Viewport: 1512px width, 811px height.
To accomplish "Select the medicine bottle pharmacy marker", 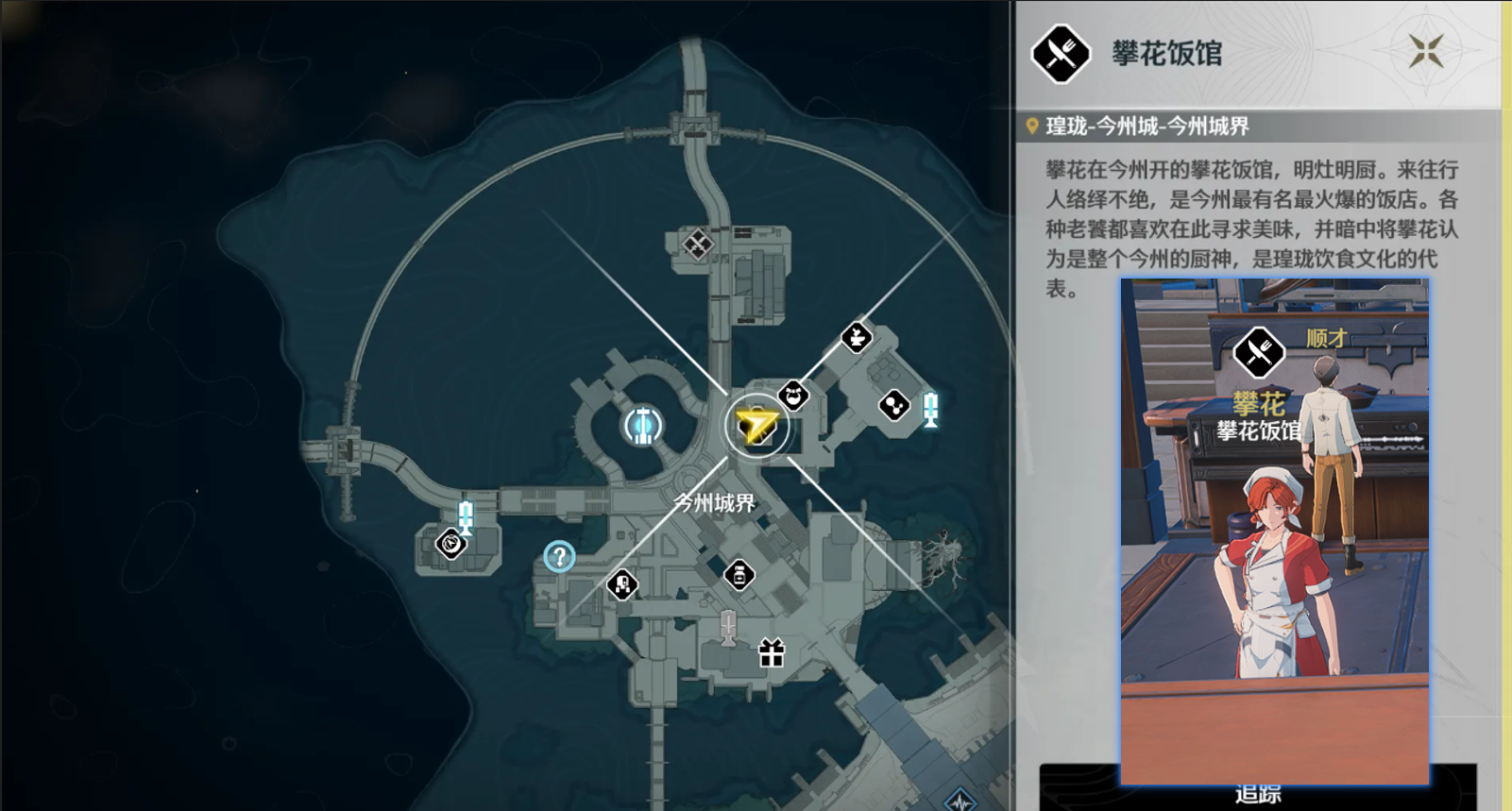I will point(739,574).
